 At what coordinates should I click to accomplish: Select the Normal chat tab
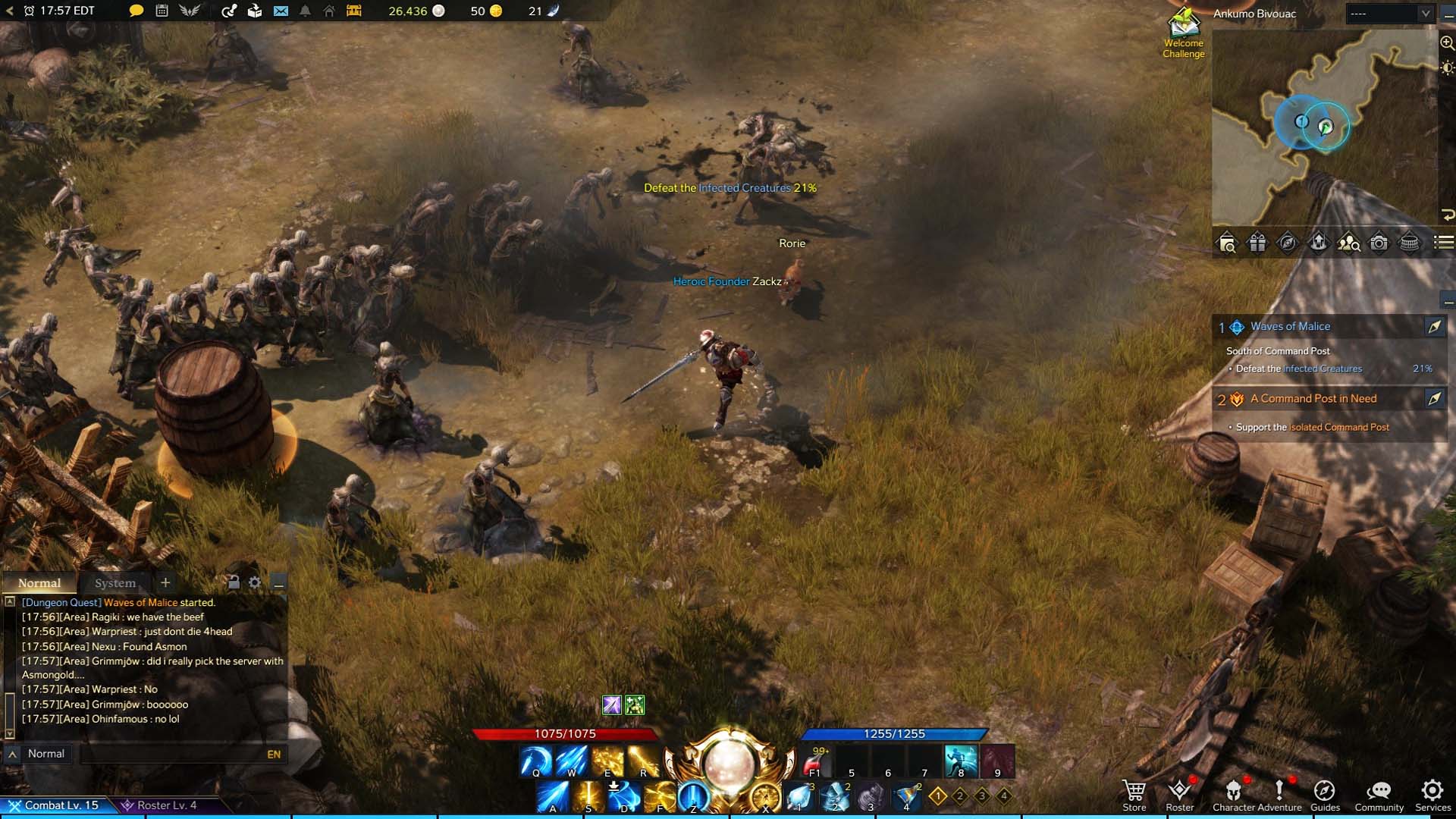[39, 582]
